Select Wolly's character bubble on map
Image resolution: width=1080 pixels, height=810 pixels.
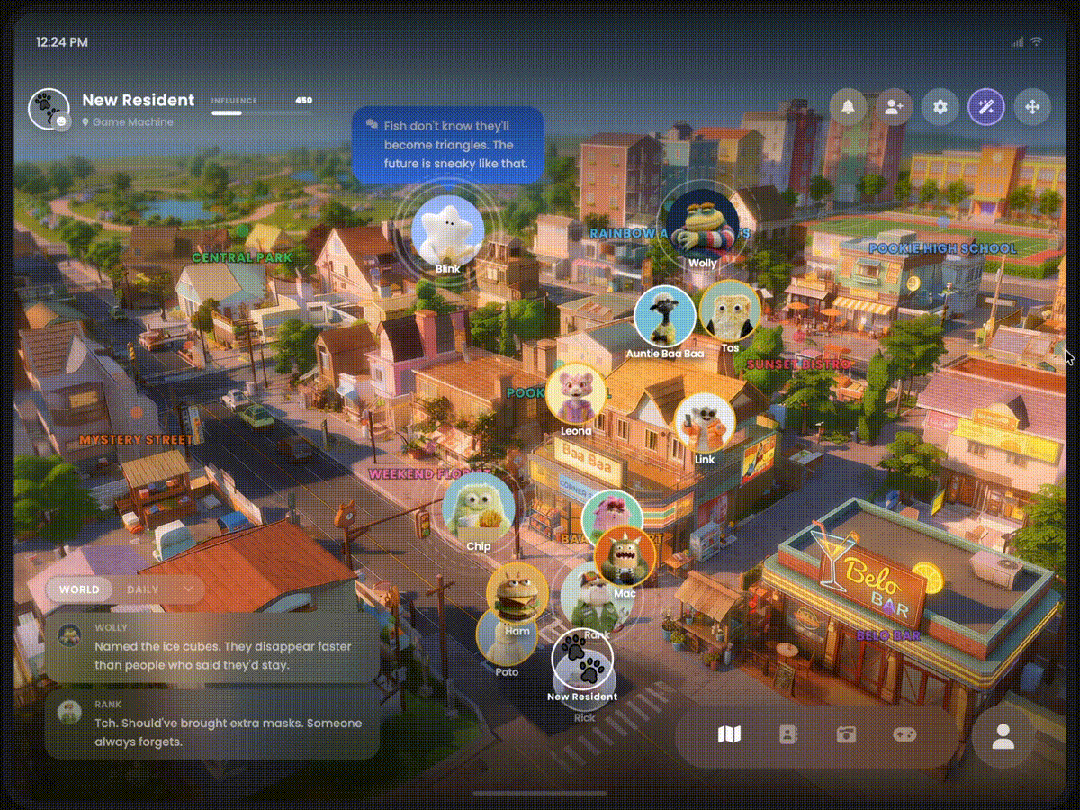pos(703,222)
